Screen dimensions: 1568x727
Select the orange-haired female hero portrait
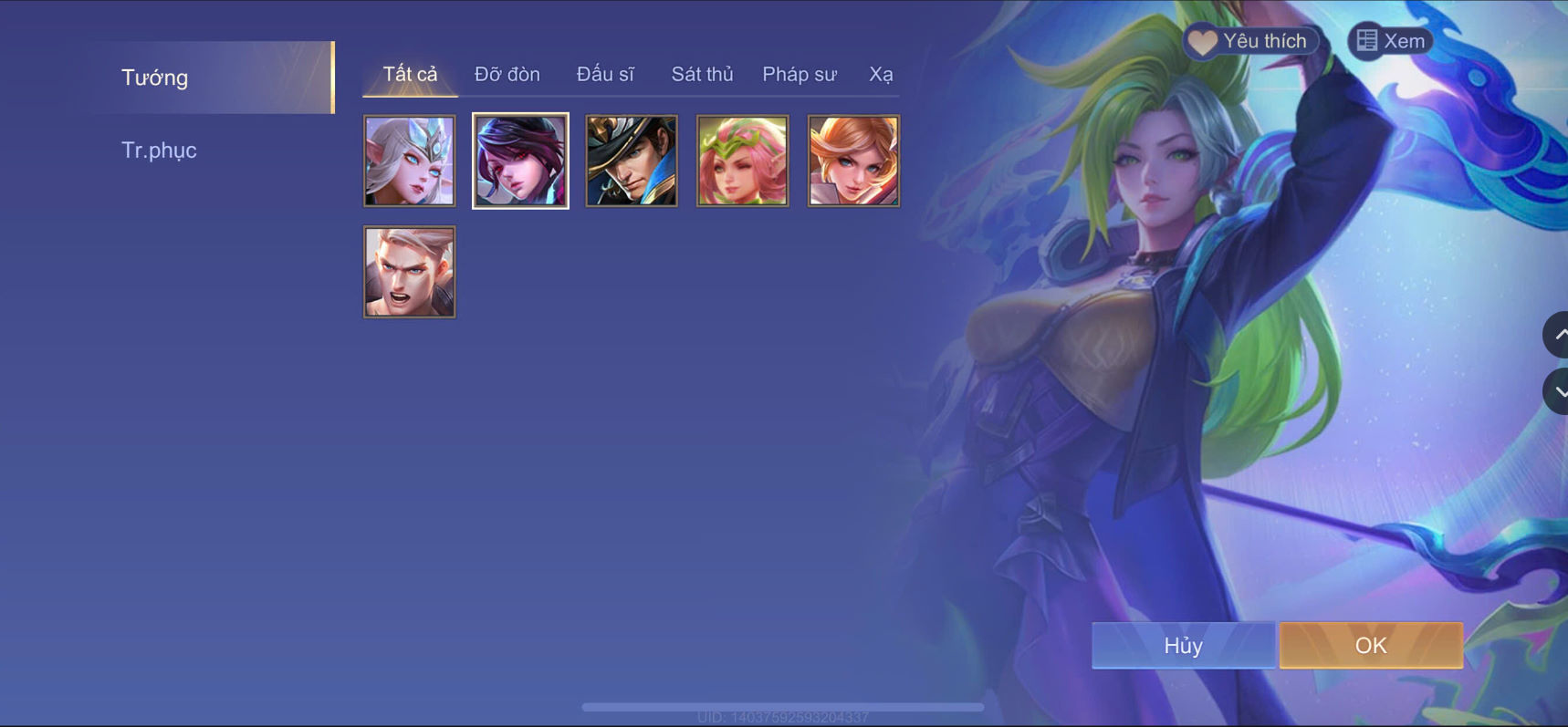click(x=853, y=161)
